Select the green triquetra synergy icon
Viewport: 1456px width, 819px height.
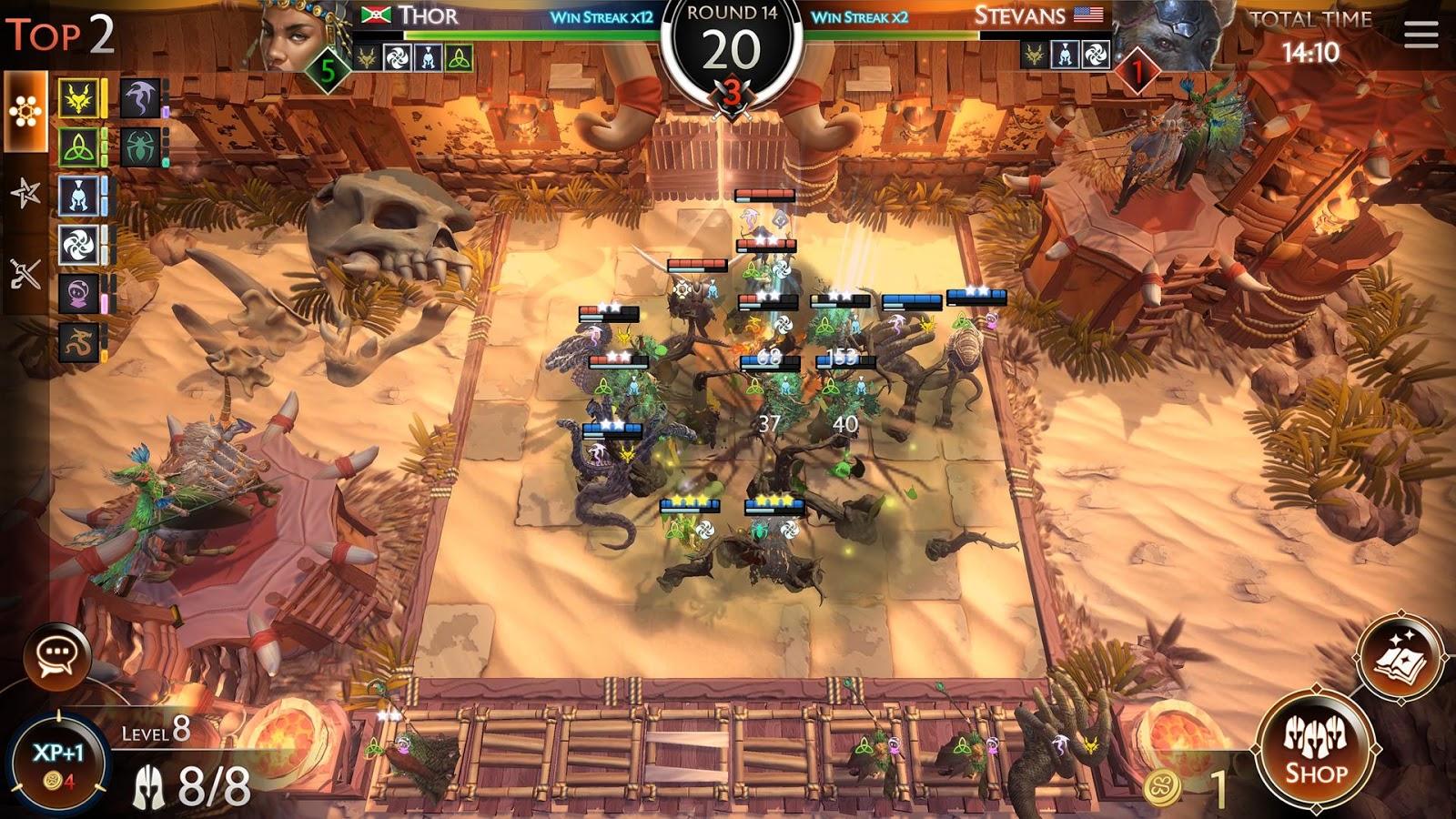[79, 147]
